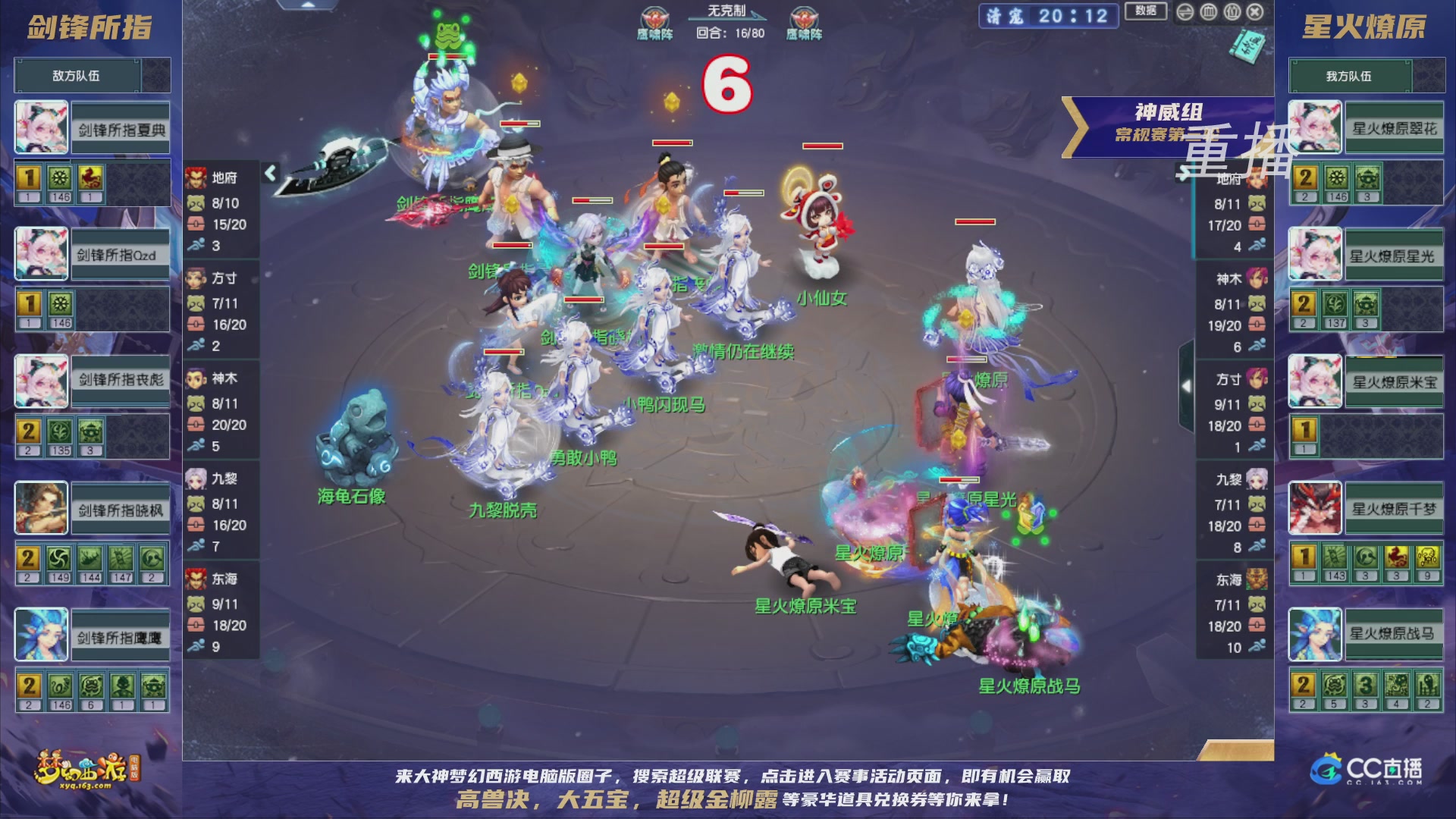Collapse the left sect stats panel via its arrow
Viewport: 1456px width, 819px height.
[269, 173]
